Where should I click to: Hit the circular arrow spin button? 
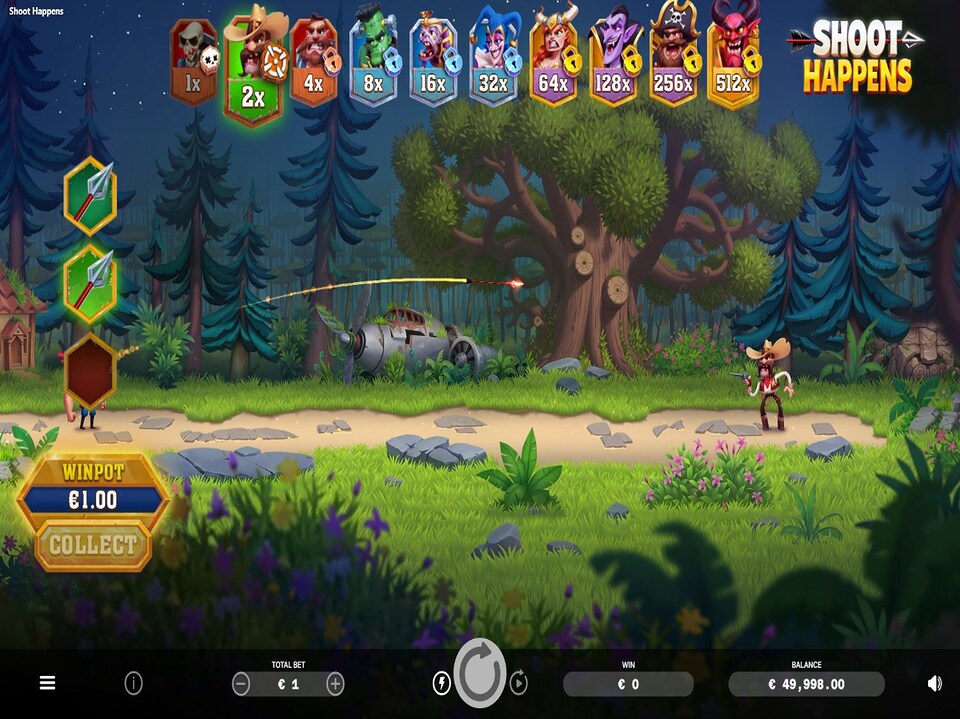click(480, 674)
